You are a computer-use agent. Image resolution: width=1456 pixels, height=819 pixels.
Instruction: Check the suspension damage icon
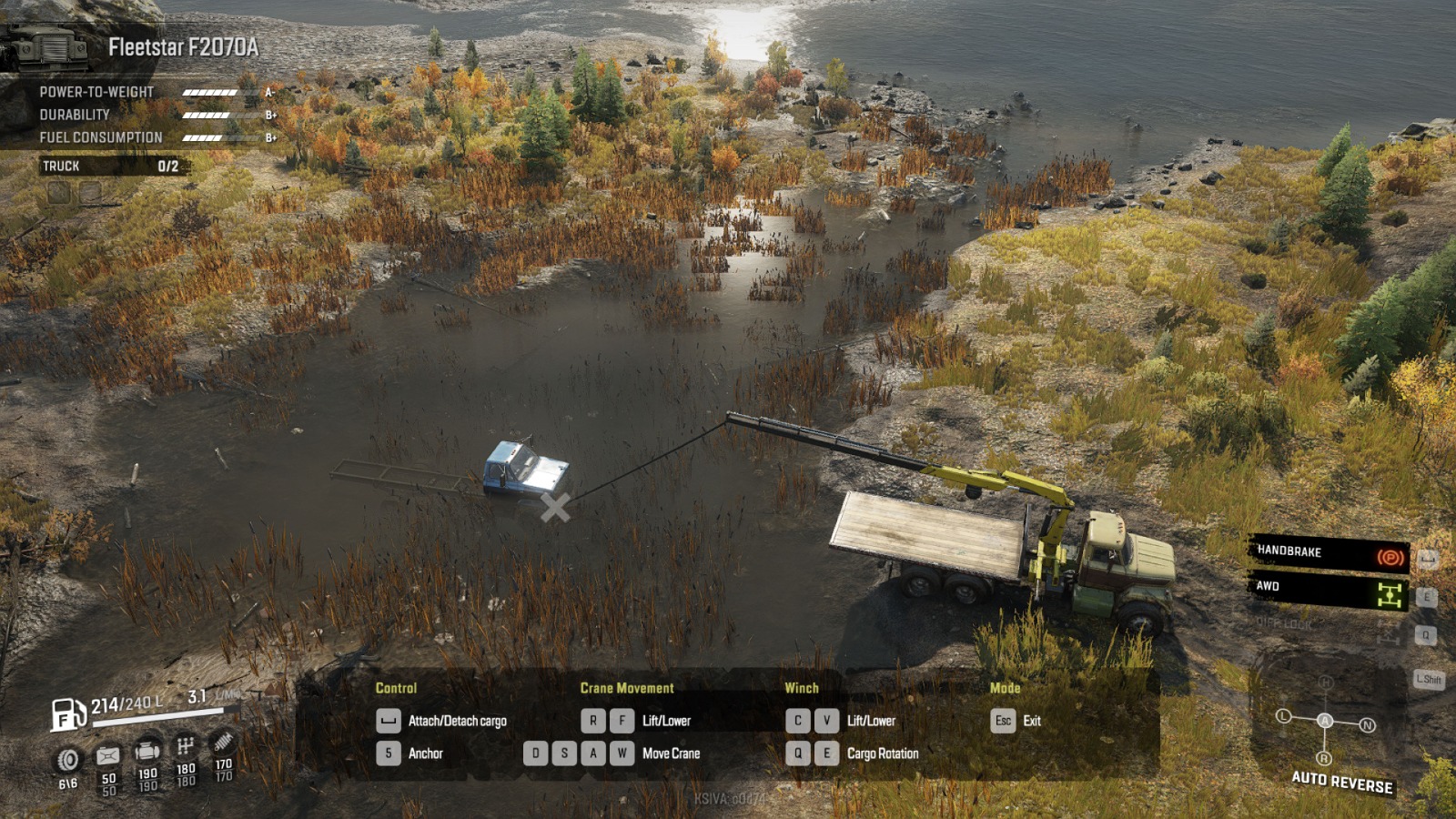[223, 742]
